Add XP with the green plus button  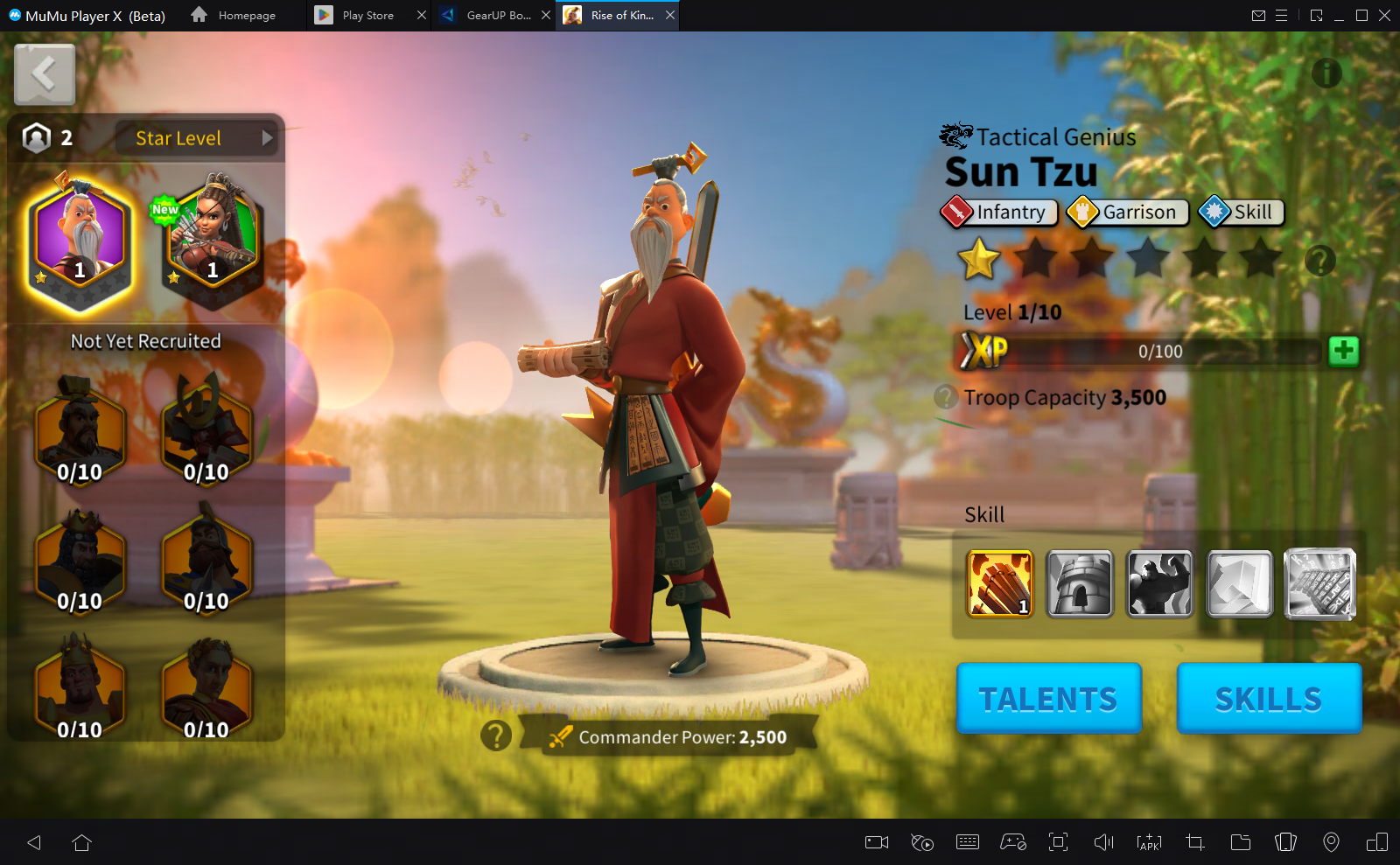pos(1343,351)
